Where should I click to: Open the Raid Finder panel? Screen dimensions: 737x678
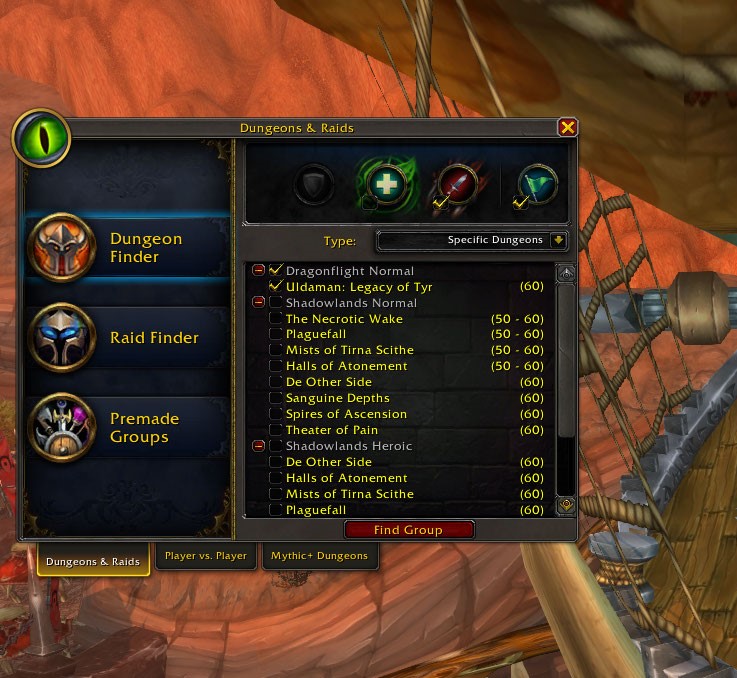pyautogui.click(x=128, y=338)
